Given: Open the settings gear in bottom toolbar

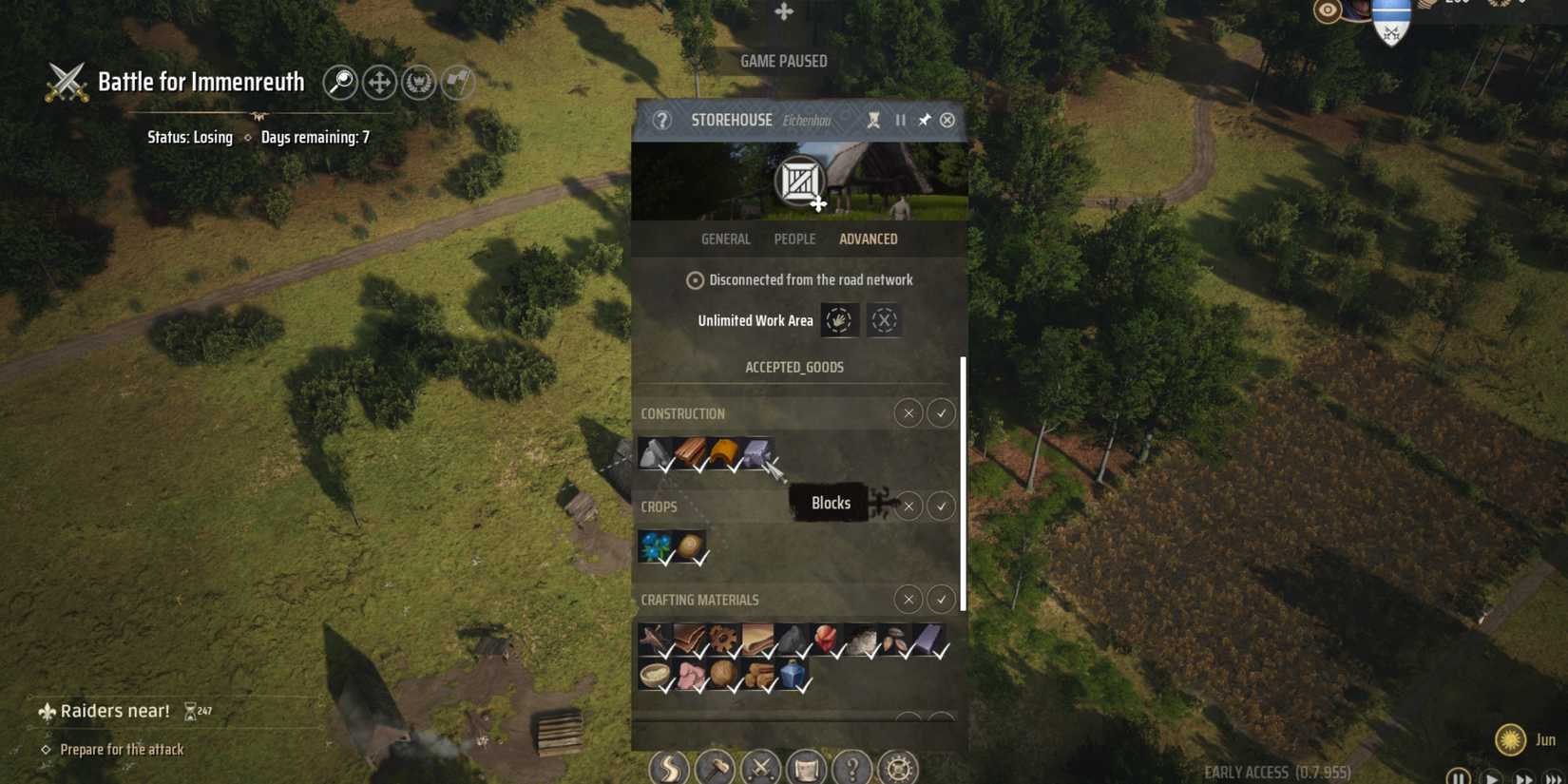Looking at the screenshot, I should [897, 768].
